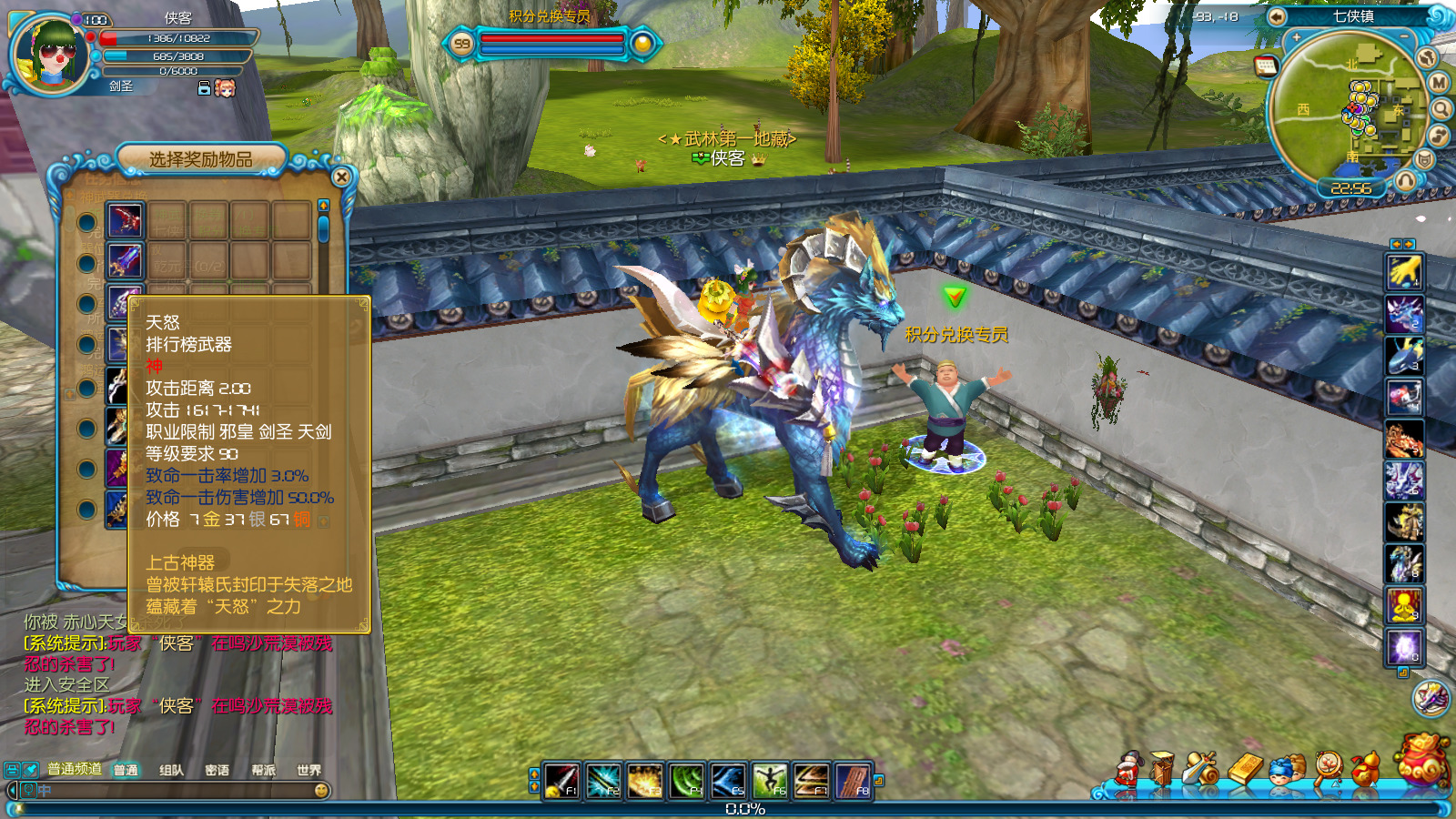The height and width of the screenshot is (819, 1456).
Task: Use the F3 golden burst skill
Action: click(644, 781)
